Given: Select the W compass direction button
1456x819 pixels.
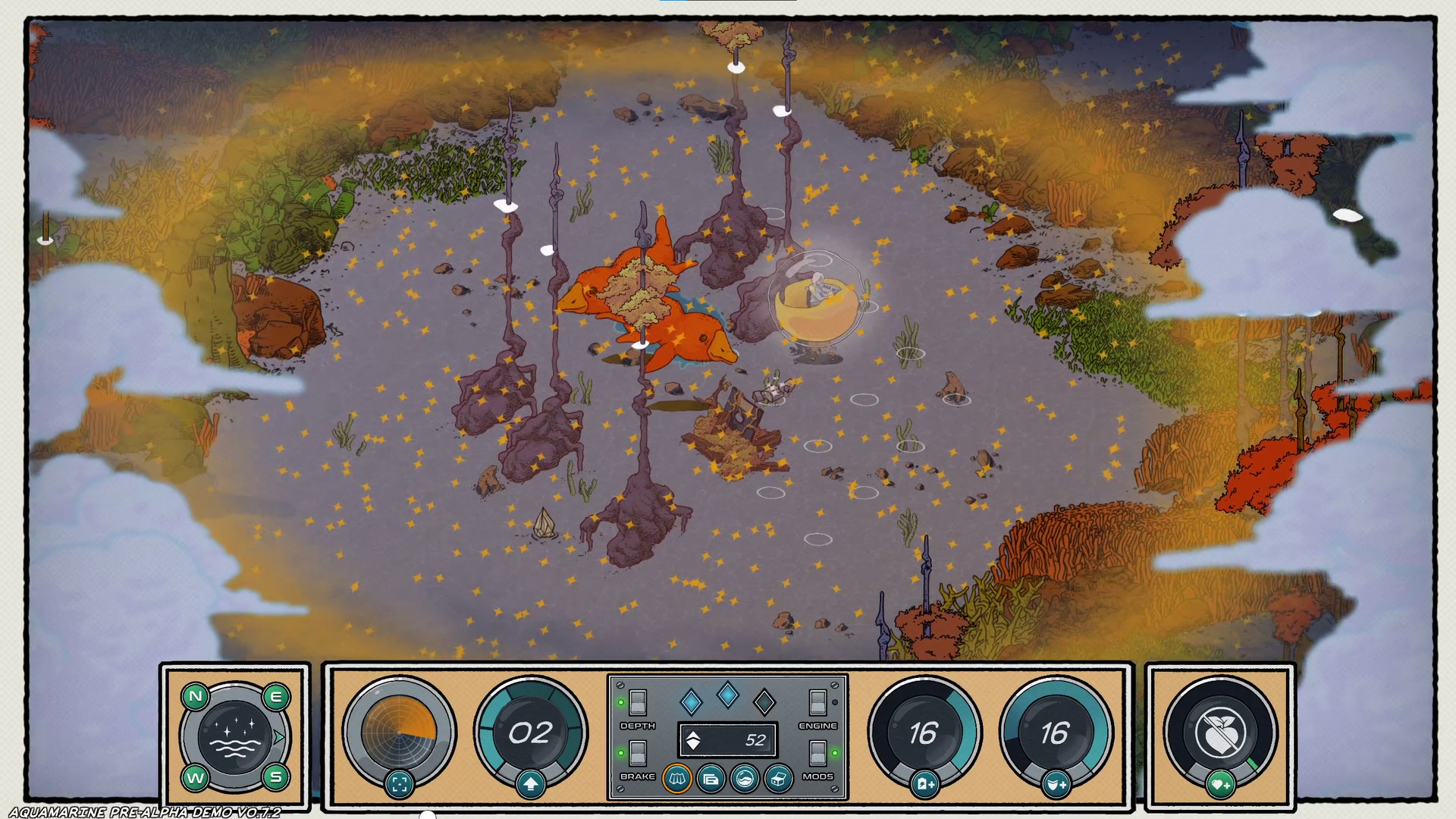Looking at the screenshot, I should [195, 778].
